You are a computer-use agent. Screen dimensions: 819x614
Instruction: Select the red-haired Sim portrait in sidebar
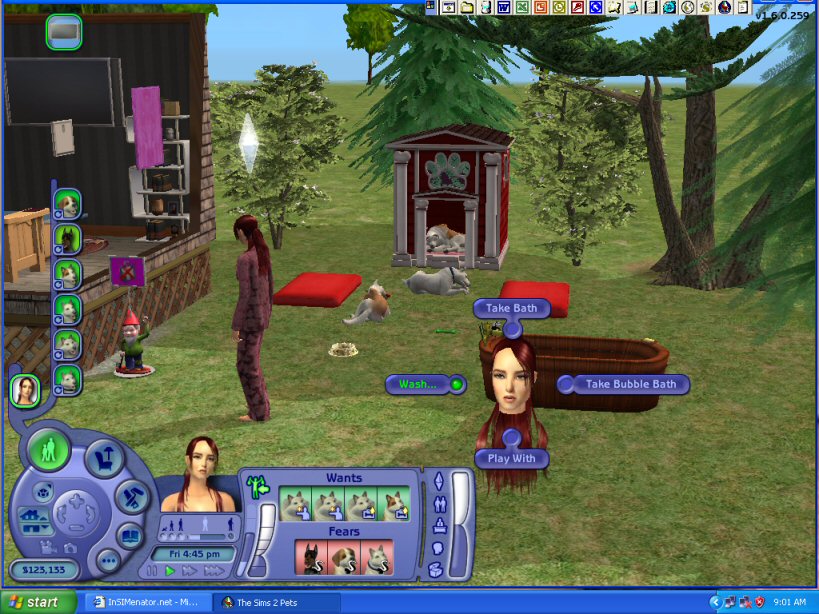coord(25,389)
